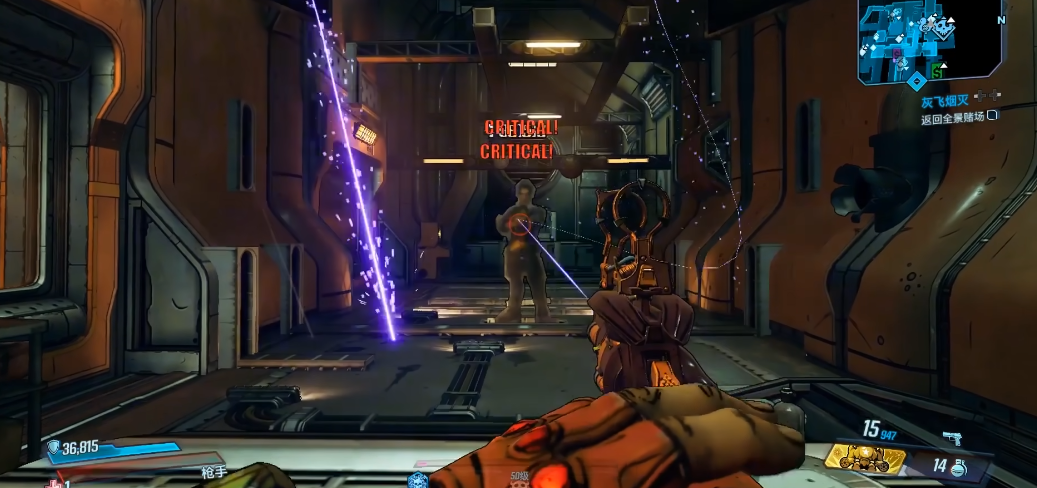Click the green dollar vending marker on minimap

937,71
